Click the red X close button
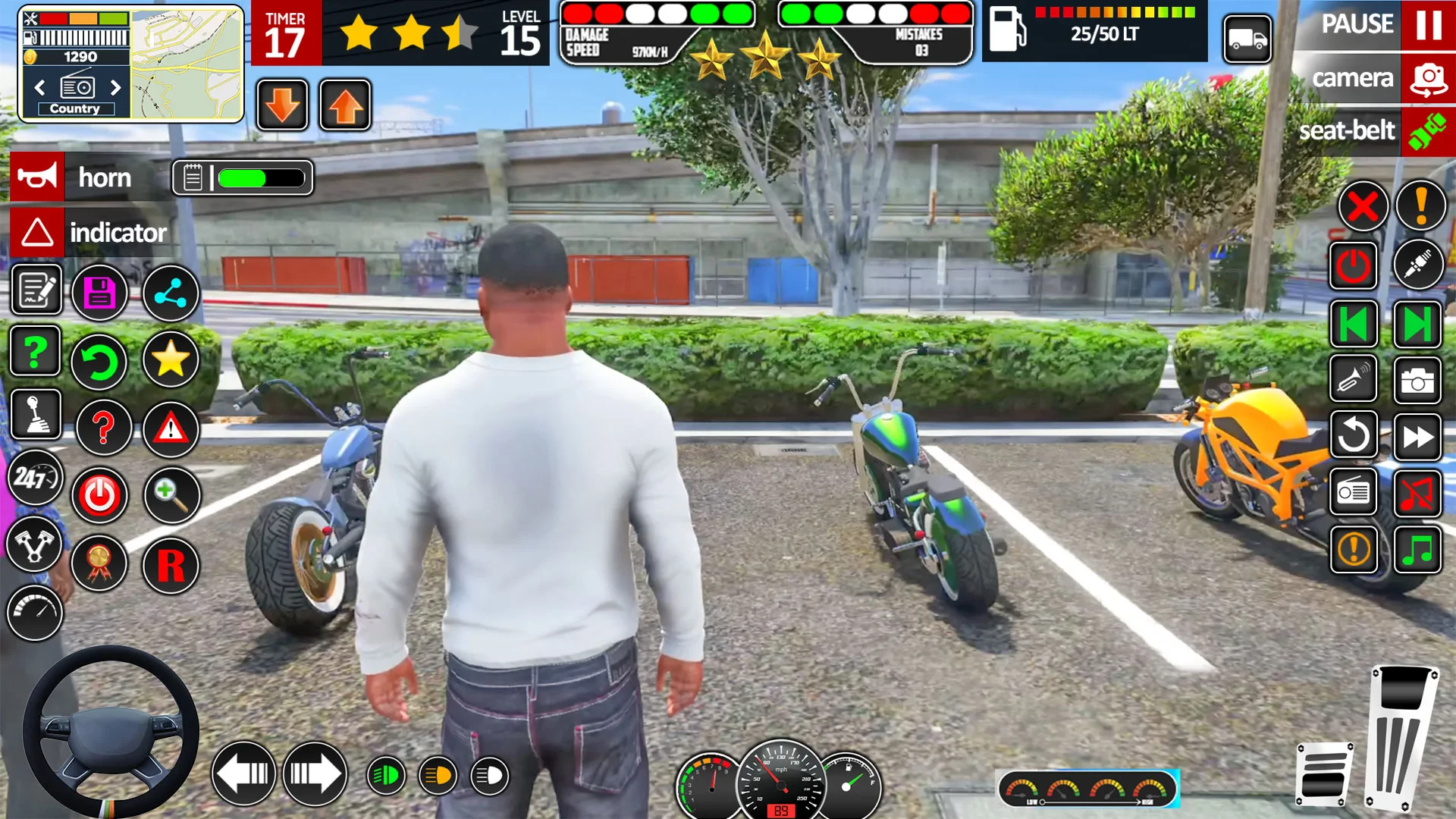 [1363, 206]
